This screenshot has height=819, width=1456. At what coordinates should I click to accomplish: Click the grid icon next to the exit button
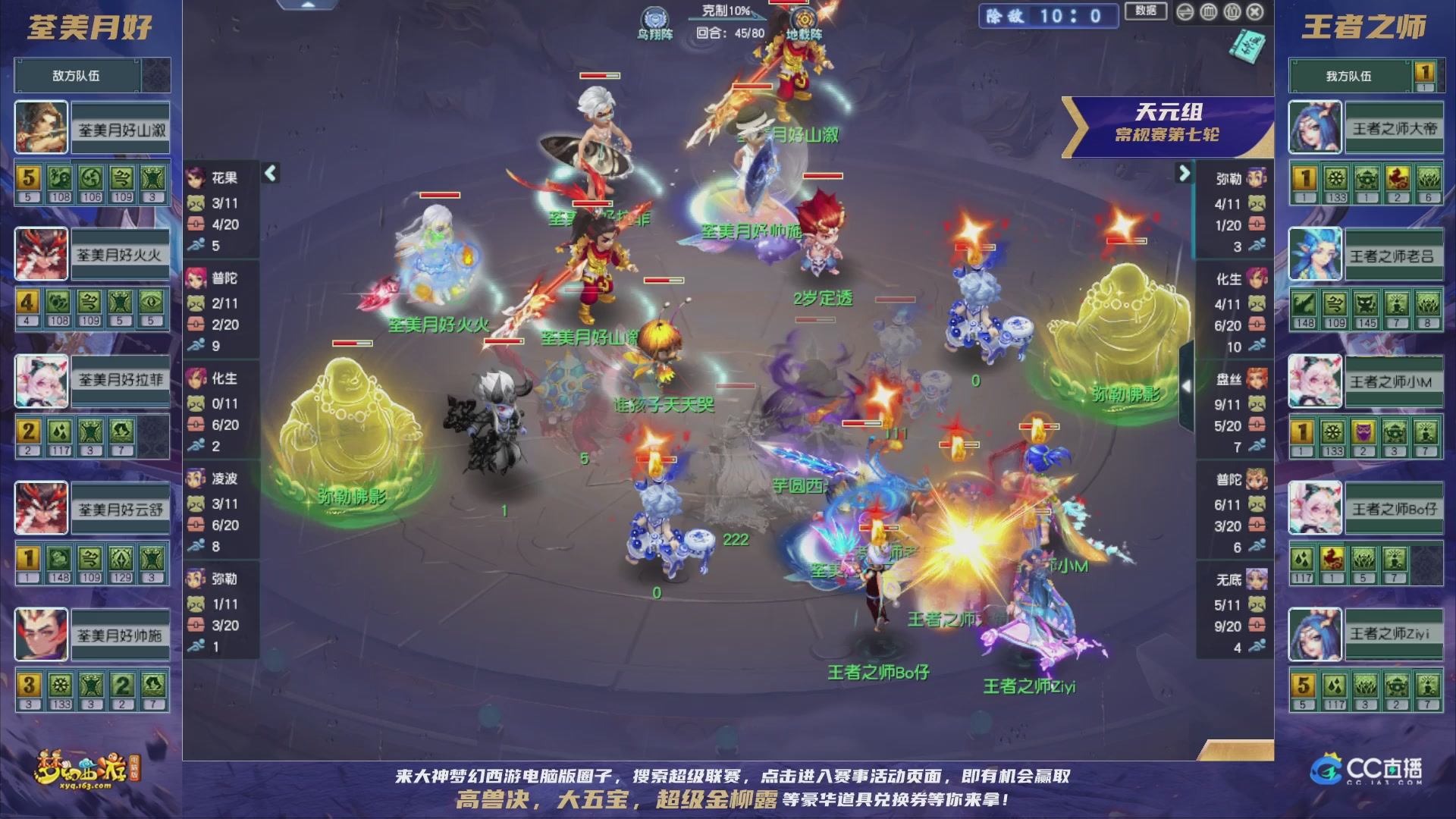(x=1232, y=12)
